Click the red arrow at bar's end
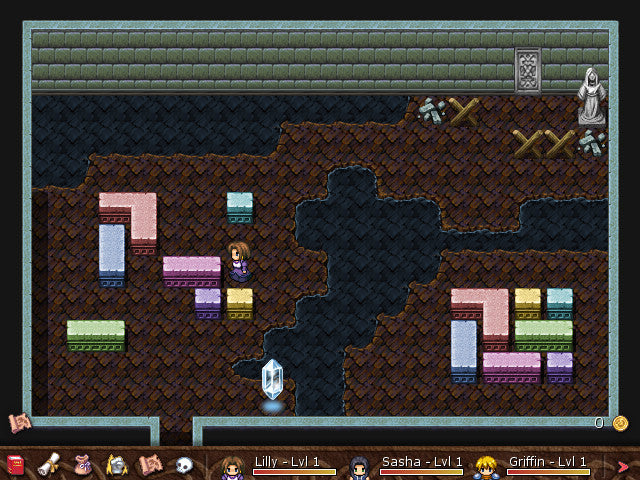The height and width of the screenshot is (480, 640). tap(624, 466)
